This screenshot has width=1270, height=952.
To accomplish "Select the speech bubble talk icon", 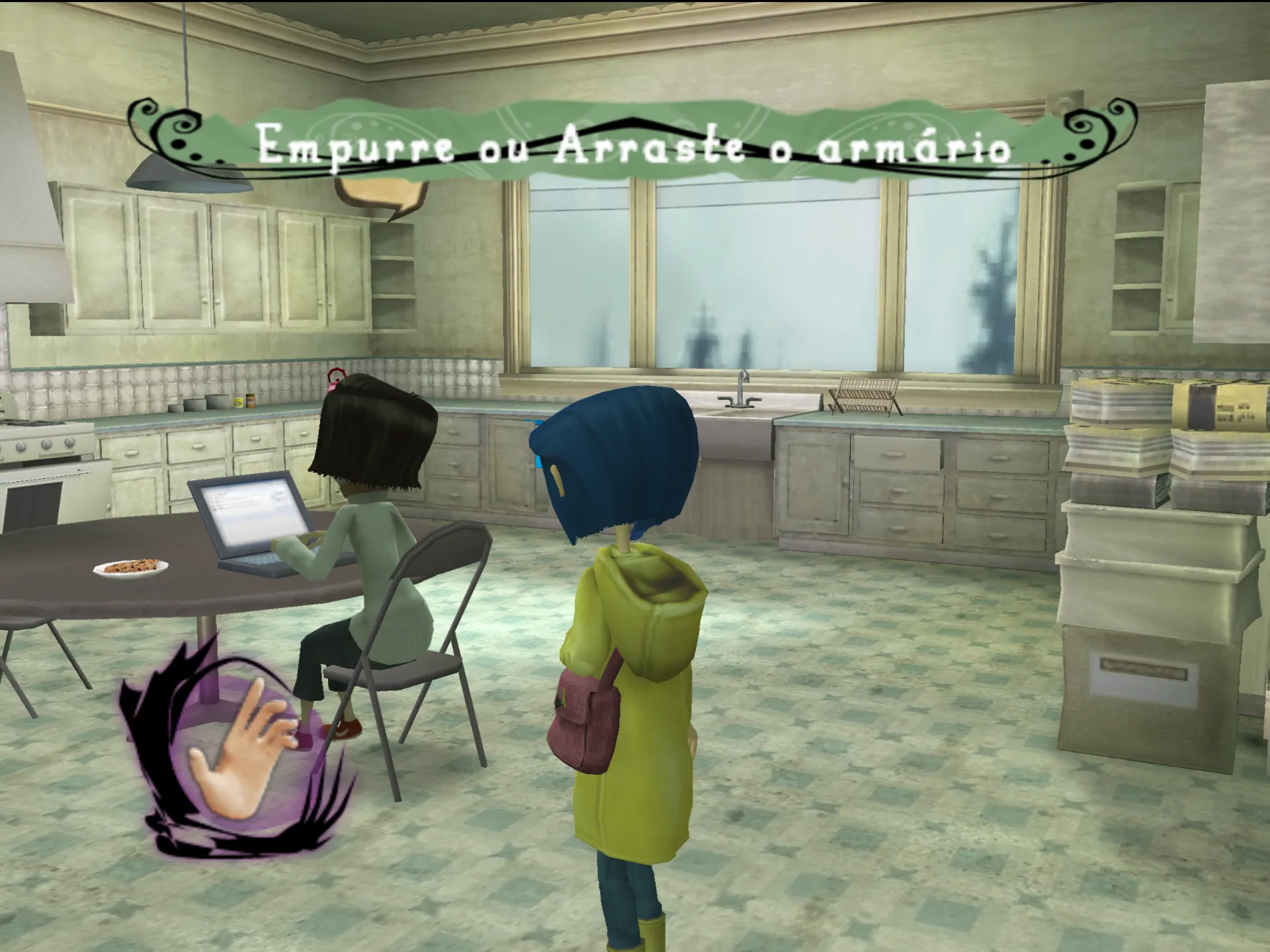I will pyautogui.click(x=382, y=195).
